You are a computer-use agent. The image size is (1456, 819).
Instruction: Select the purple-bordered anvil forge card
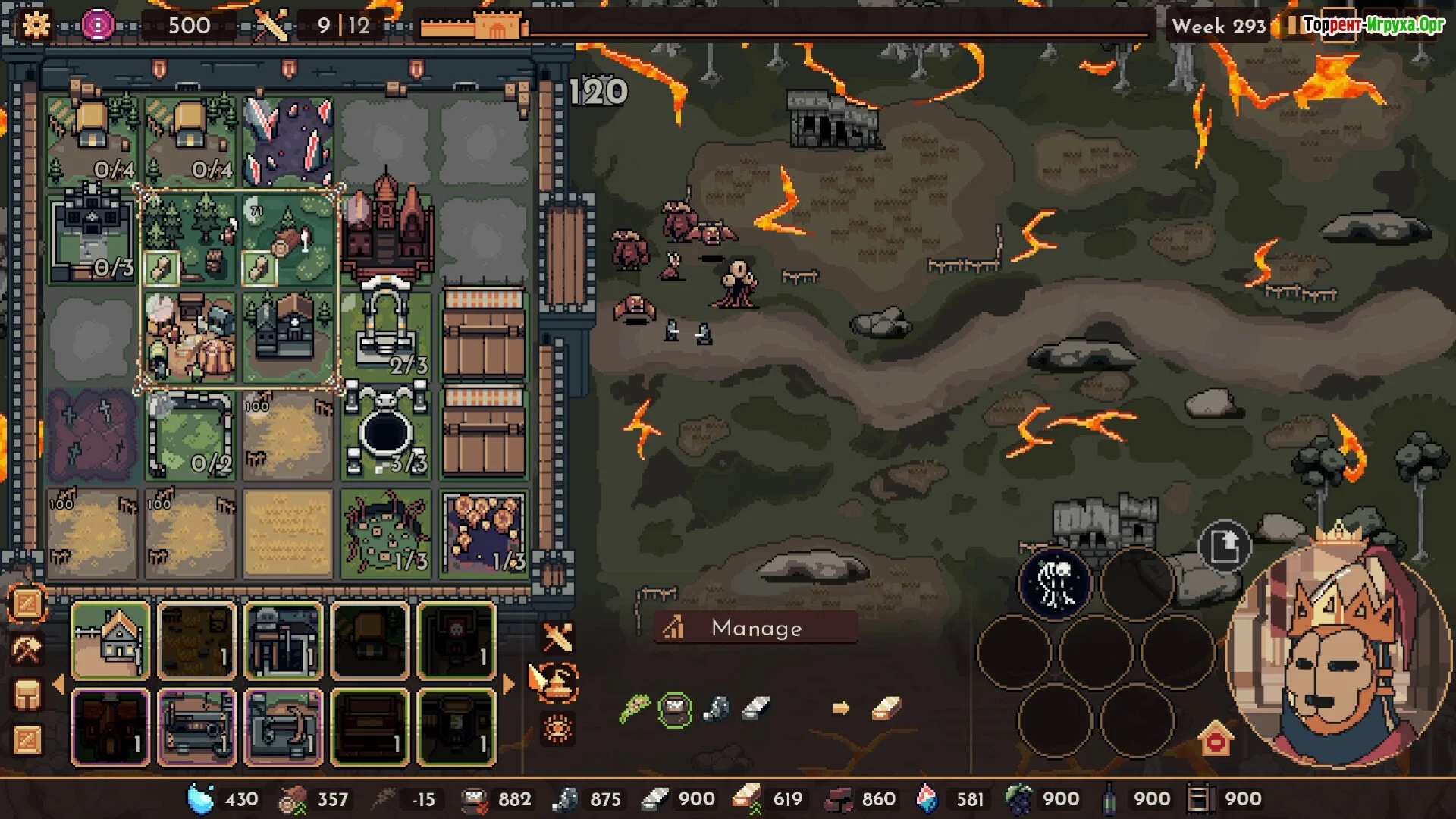tap(284, 727)
